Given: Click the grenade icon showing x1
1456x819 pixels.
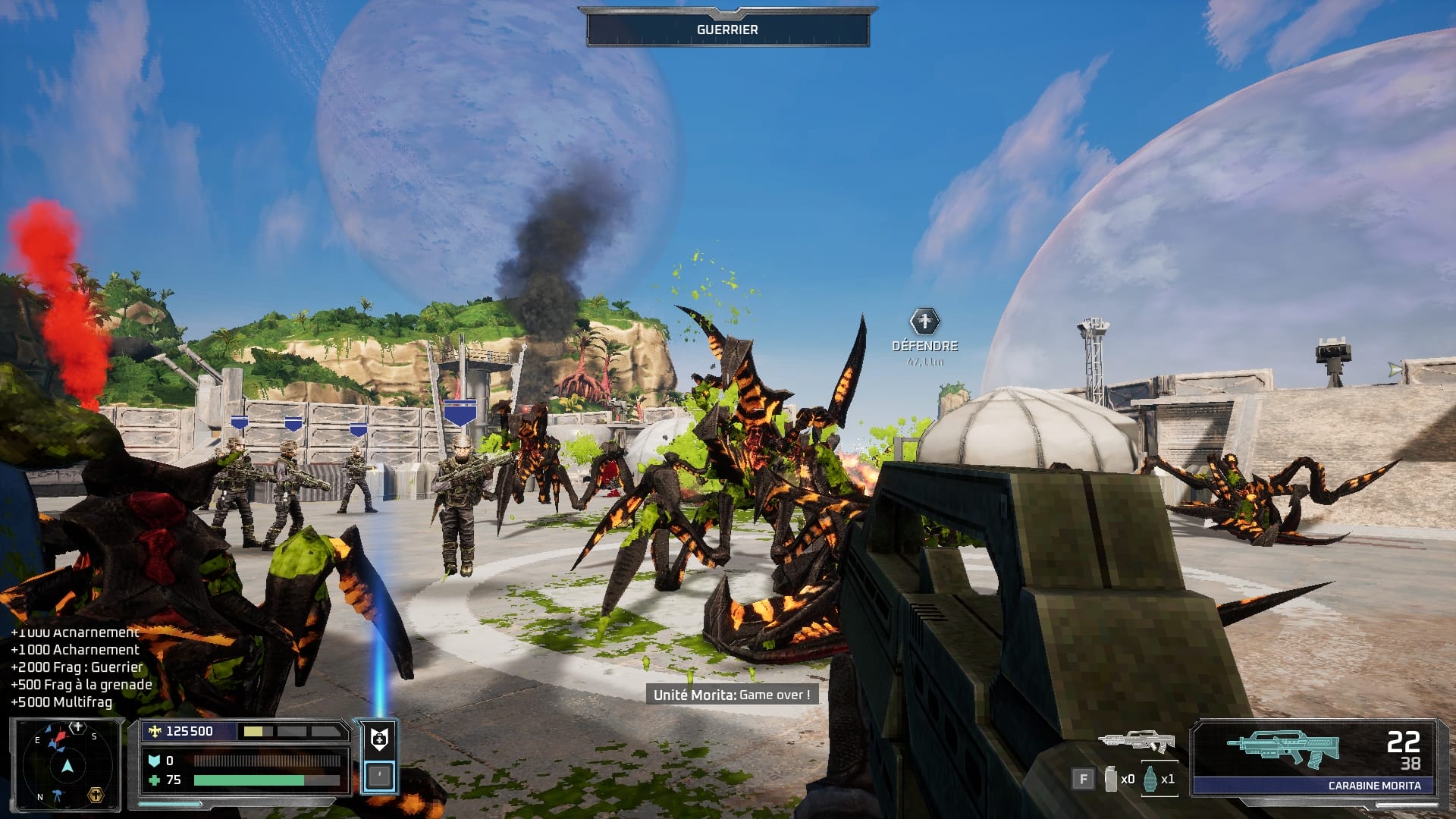Looking at the screenshot, I should (1150, 779).
